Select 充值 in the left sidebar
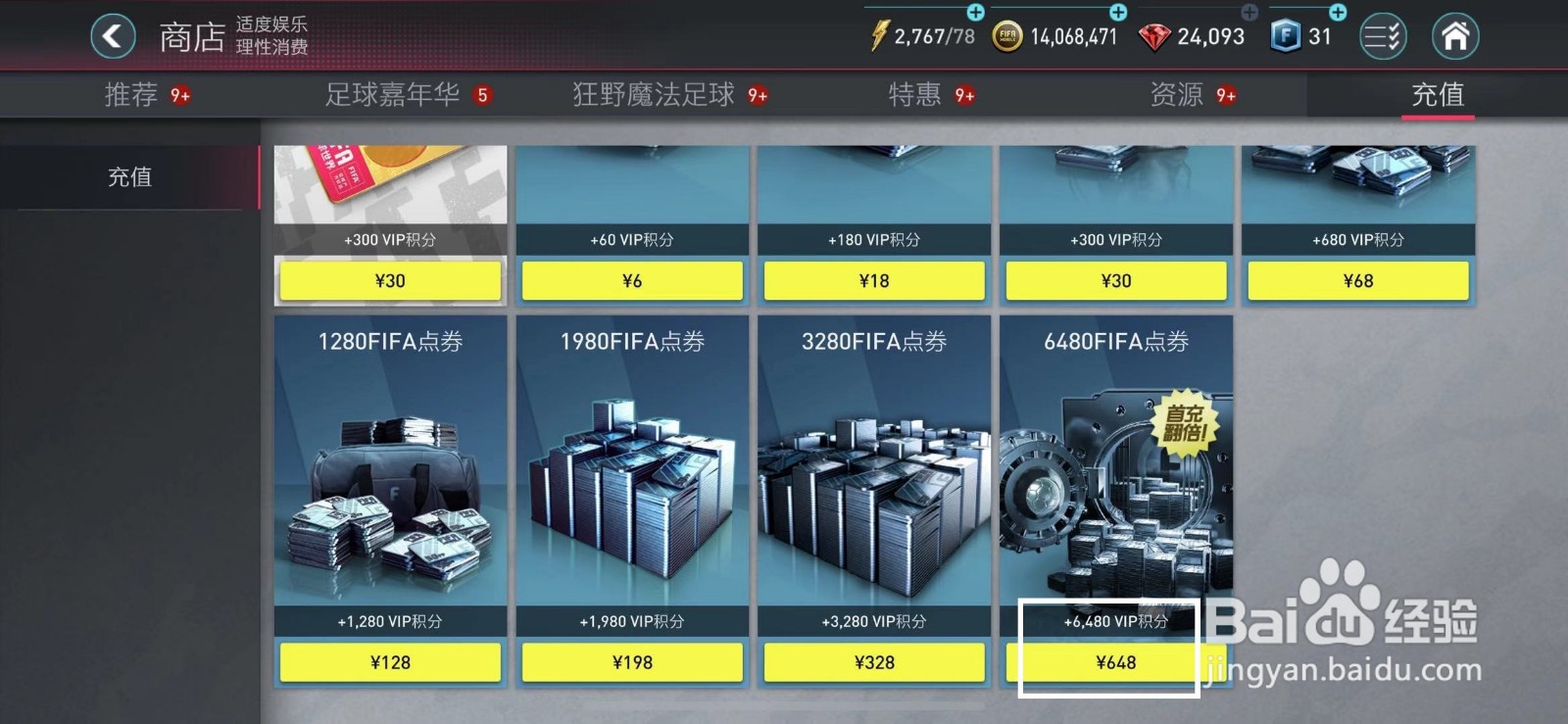The width and height of the screenshot is (1568, 724). [128, 177]
